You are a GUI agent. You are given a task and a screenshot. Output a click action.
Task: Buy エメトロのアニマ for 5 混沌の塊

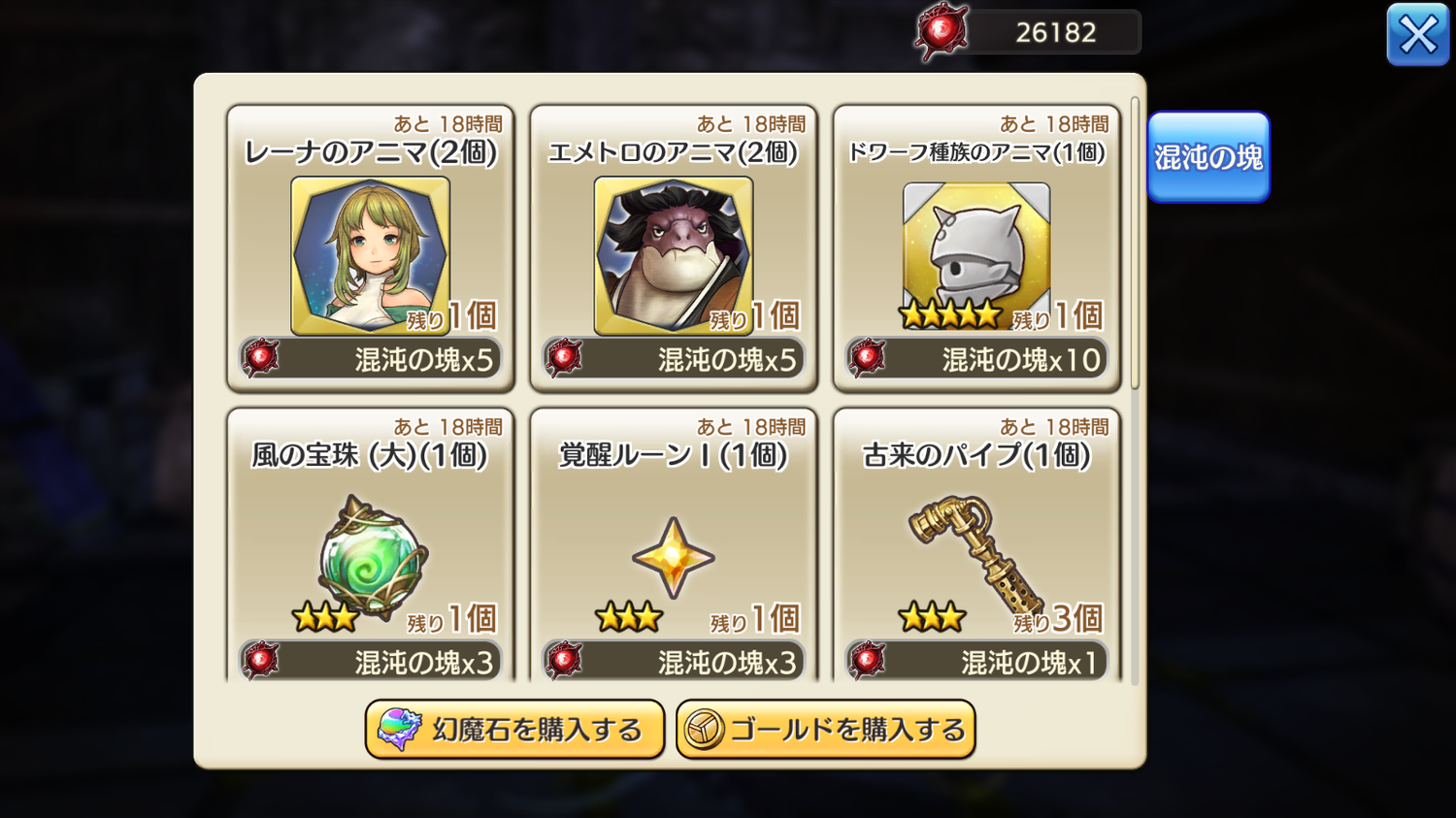[x=674, y=359]
